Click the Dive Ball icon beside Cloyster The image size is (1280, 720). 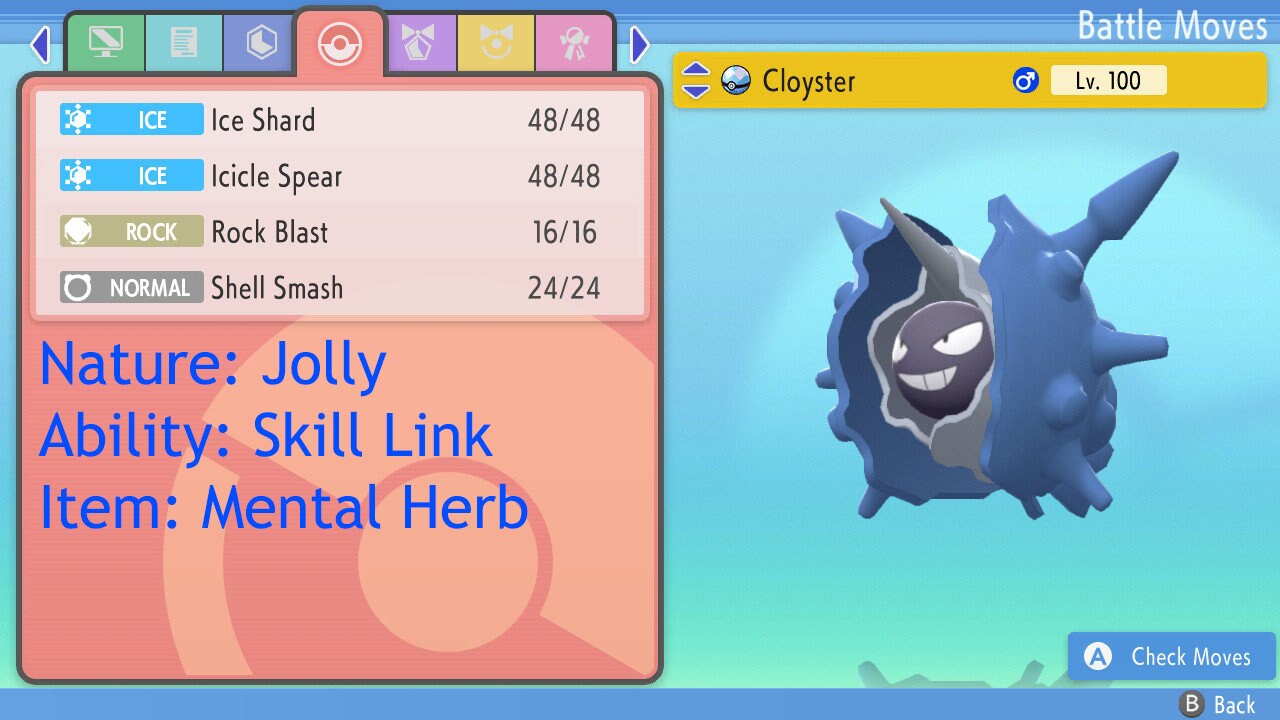click(737, 80)
